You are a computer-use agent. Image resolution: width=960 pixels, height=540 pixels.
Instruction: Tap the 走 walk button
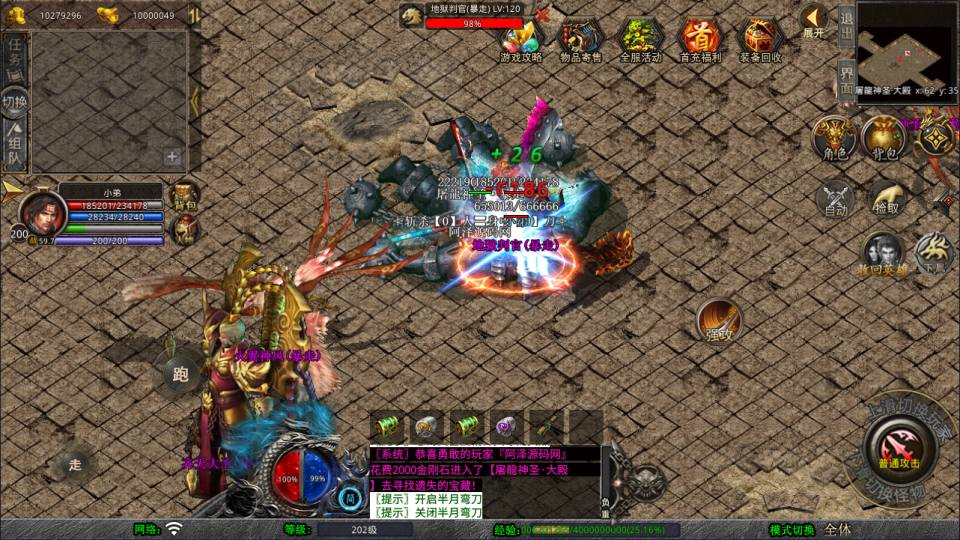(x=75, y=463)
